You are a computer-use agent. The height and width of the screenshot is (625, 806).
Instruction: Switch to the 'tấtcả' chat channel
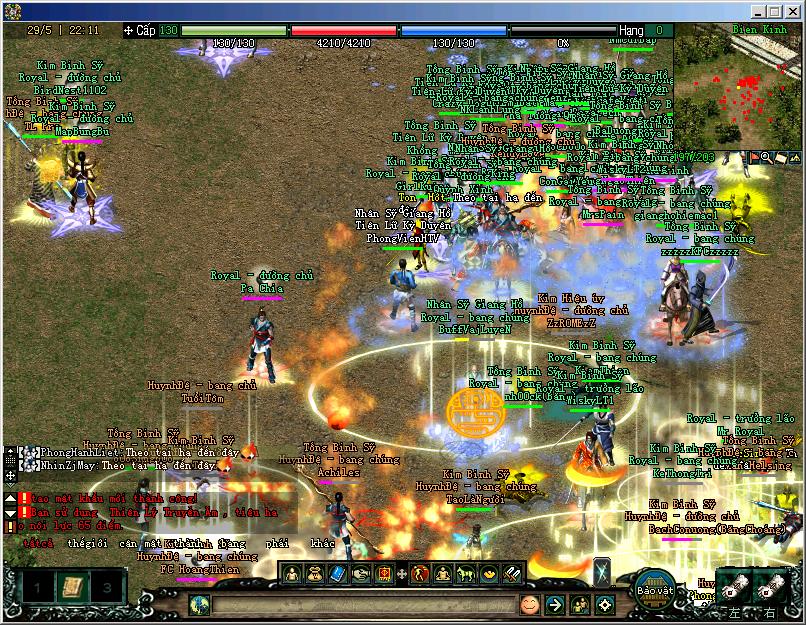click(x=38, y=544)
